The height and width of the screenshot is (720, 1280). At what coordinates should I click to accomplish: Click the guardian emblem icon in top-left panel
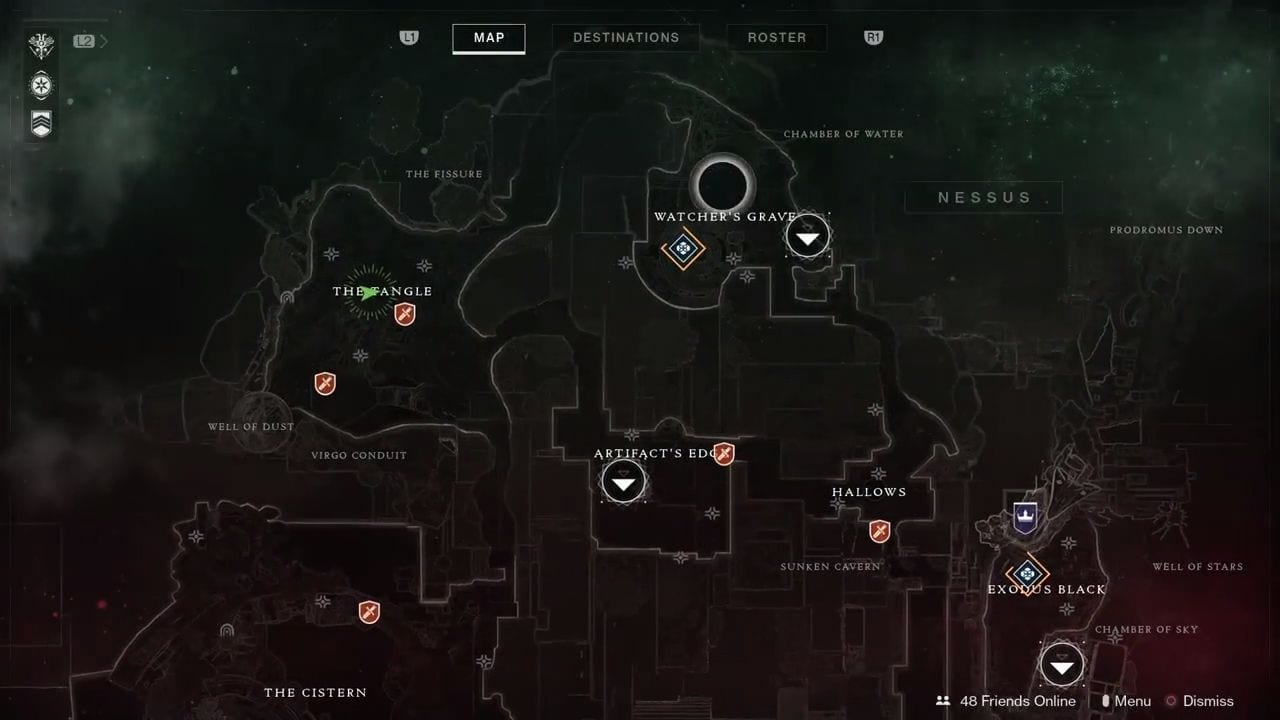pyautogui.click(x=42, y=46)
